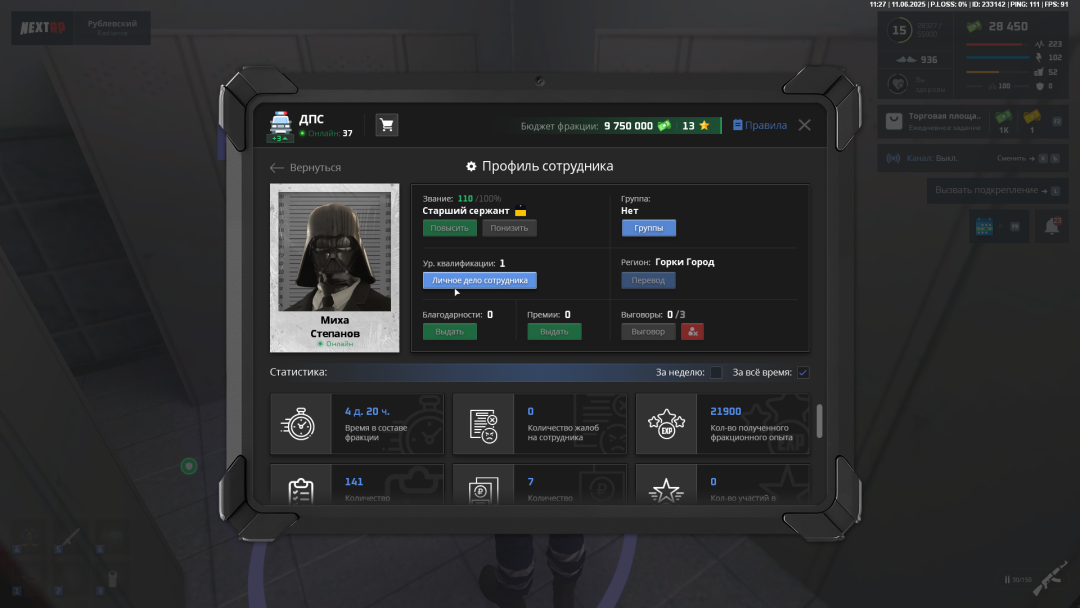Click the statistics panel scrollbar

820,420
